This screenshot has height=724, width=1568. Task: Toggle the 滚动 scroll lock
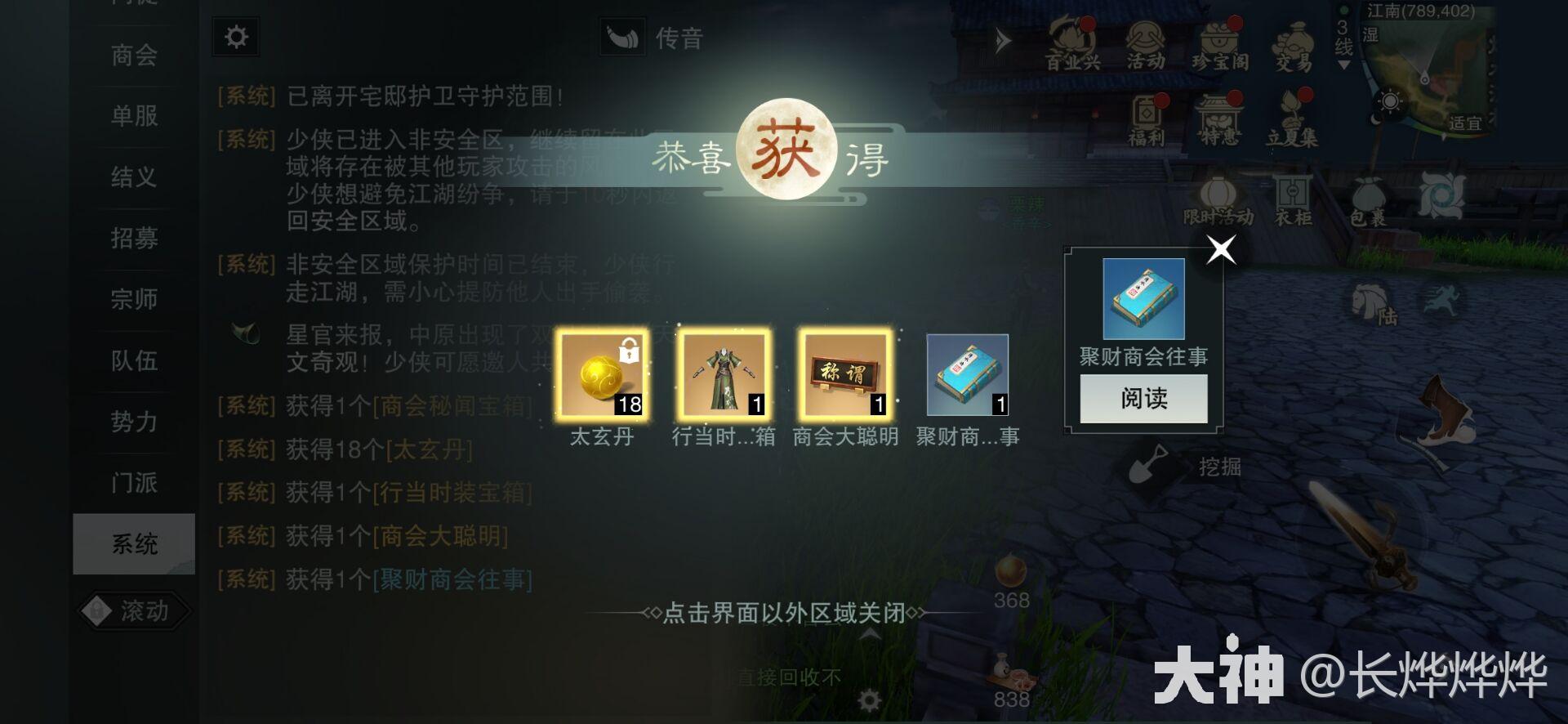click(x=134, y=610)
